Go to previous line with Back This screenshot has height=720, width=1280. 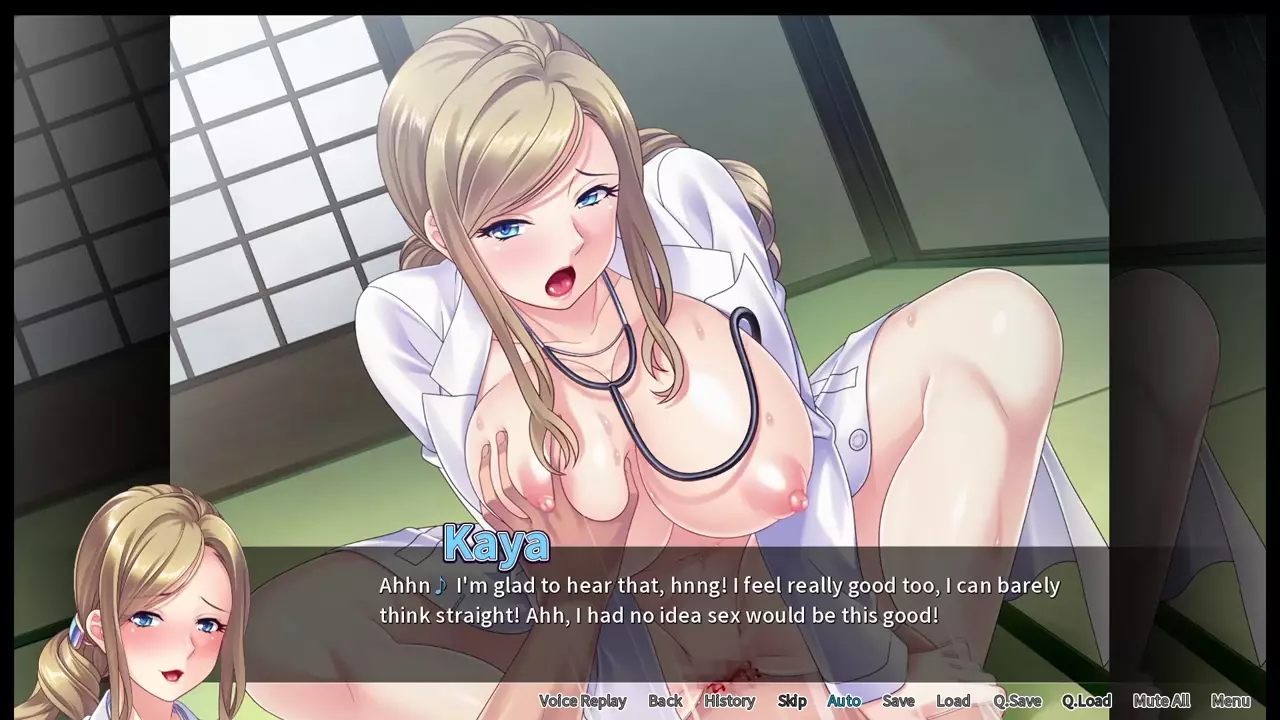[x=665, y=701]
